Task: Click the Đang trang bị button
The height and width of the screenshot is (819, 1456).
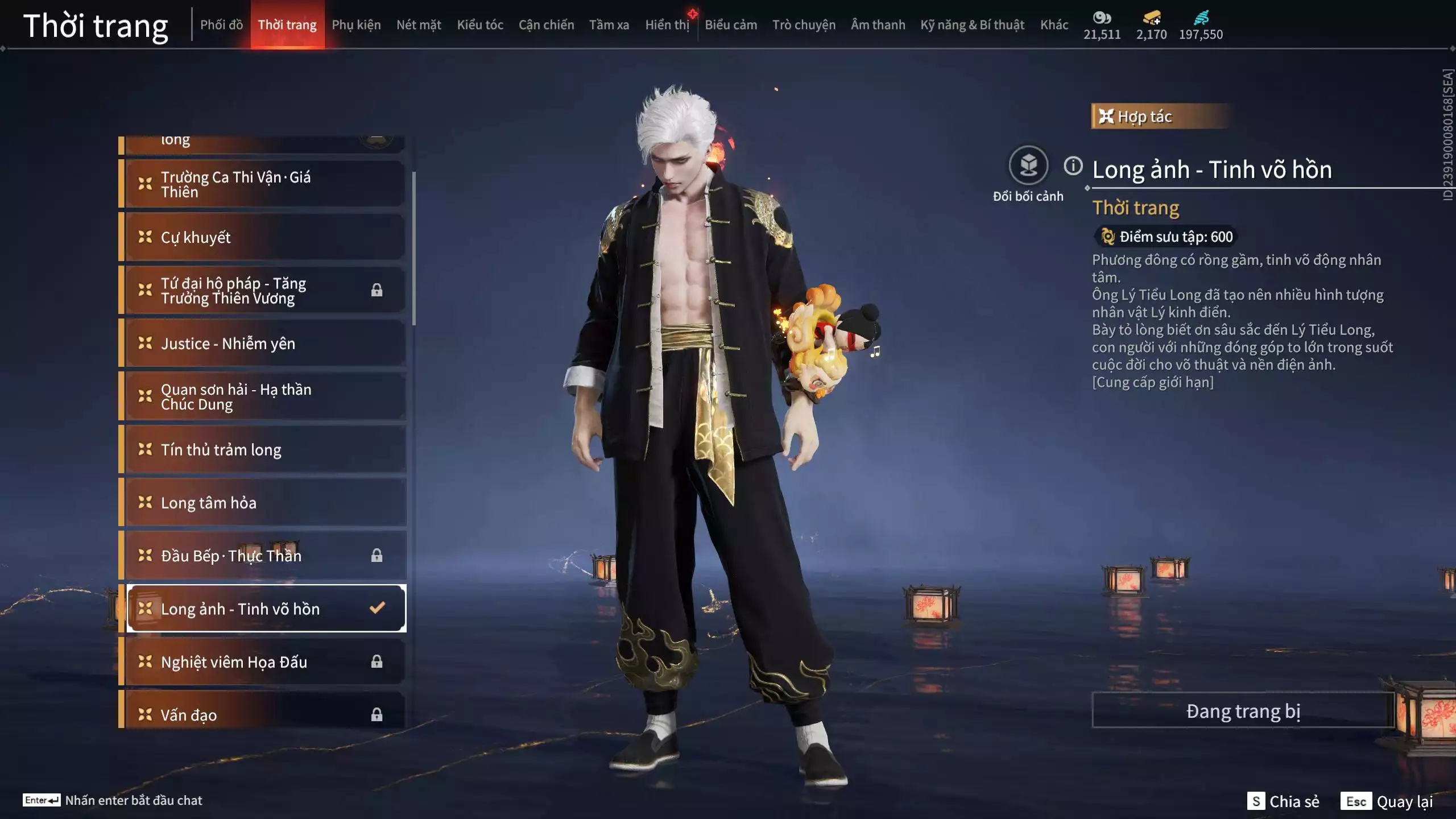Action: click(1243, 711)
